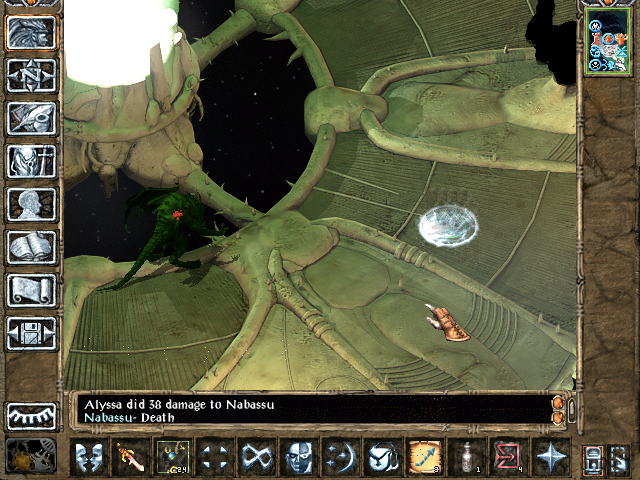Open the spellbook with the open book icon
This screenshot has width=640, height=480.
point(31,247)
